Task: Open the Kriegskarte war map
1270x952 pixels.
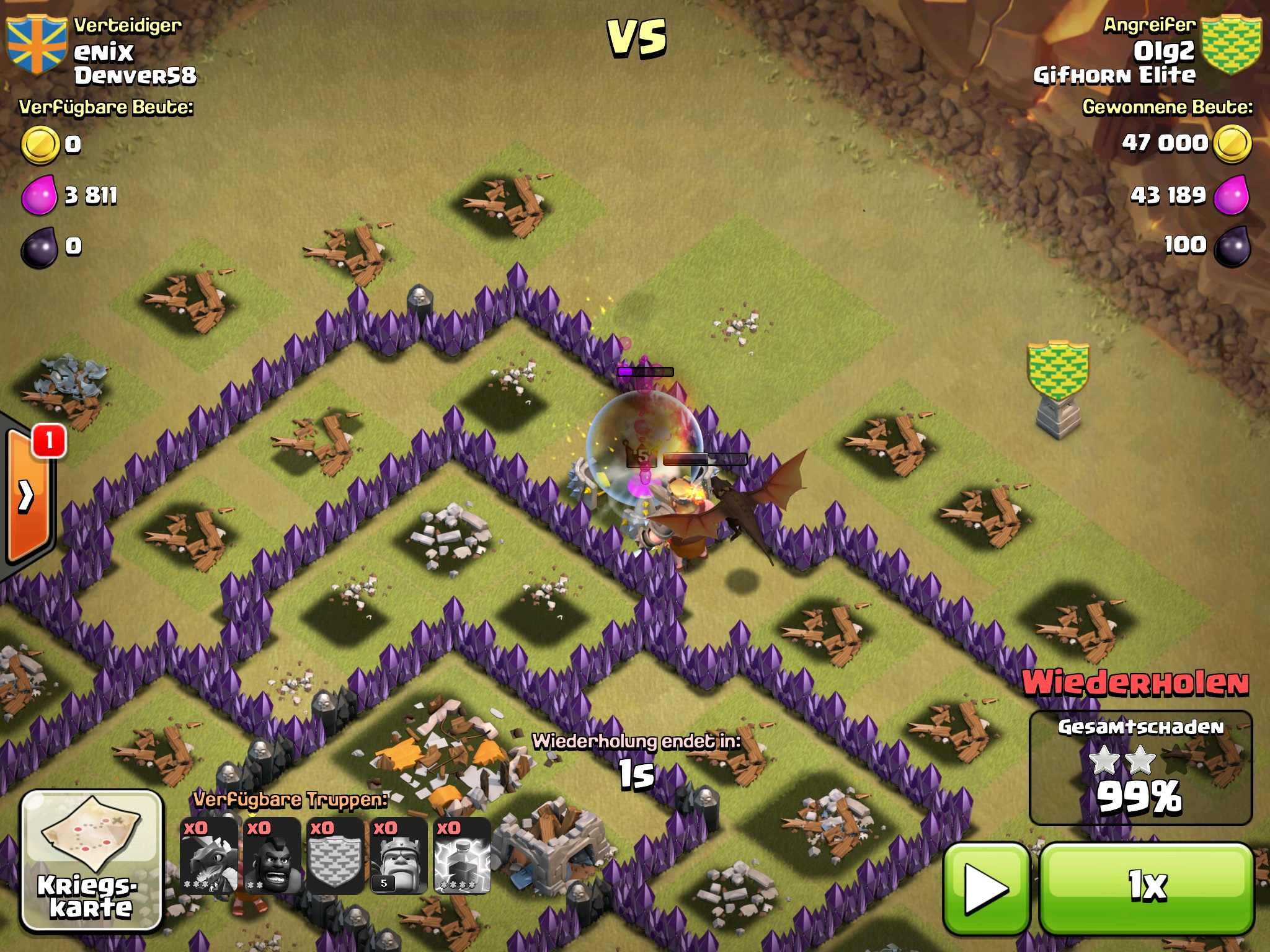Action: point(91,861)
